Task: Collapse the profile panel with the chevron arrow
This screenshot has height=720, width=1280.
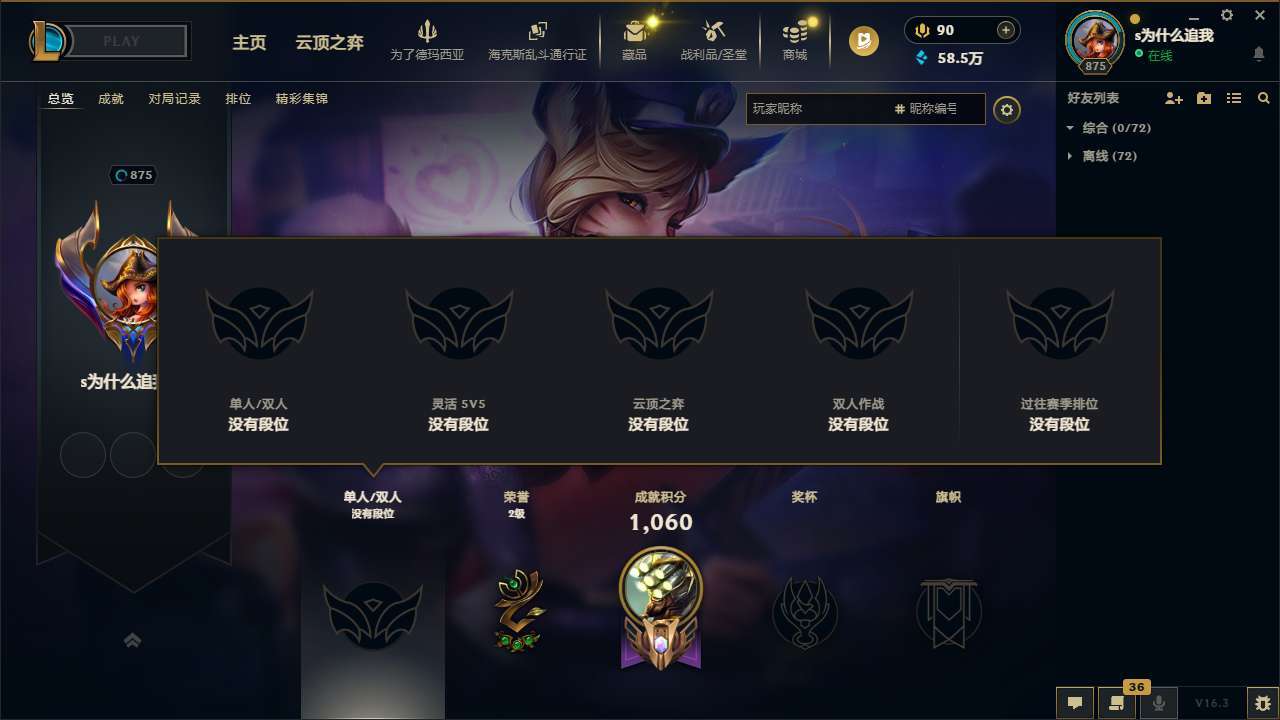Action: point(133,641)
